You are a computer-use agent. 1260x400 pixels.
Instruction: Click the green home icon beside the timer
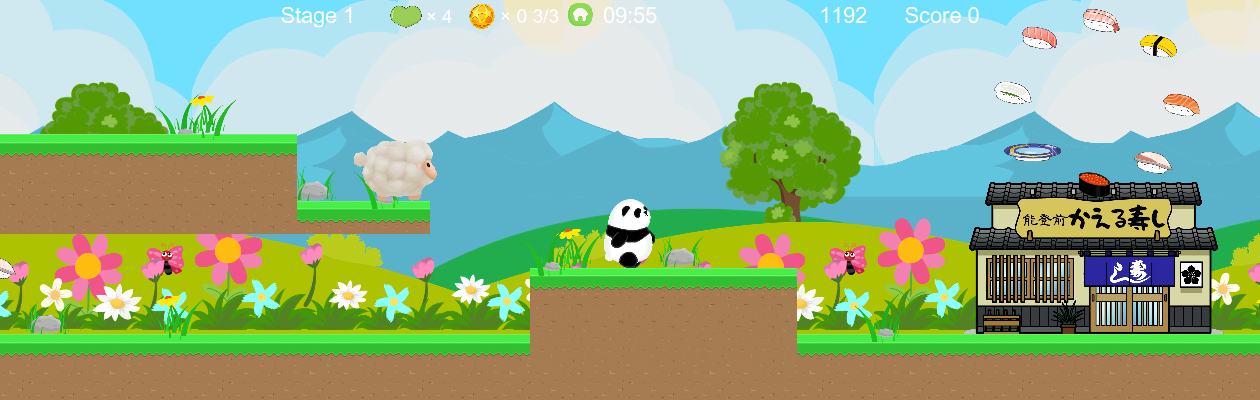point(580,15)
